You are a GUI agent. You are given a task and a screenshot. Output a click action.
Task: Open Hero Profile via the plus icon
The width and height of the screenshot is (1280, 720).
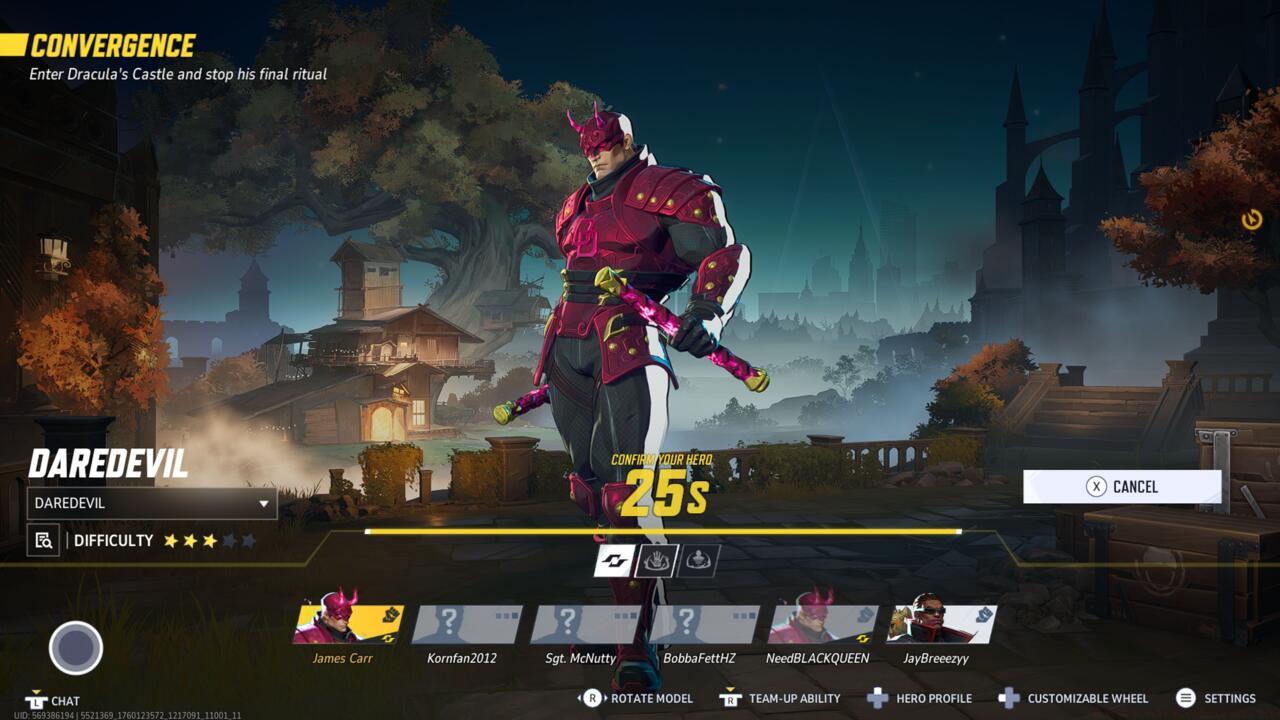point(876,698)
